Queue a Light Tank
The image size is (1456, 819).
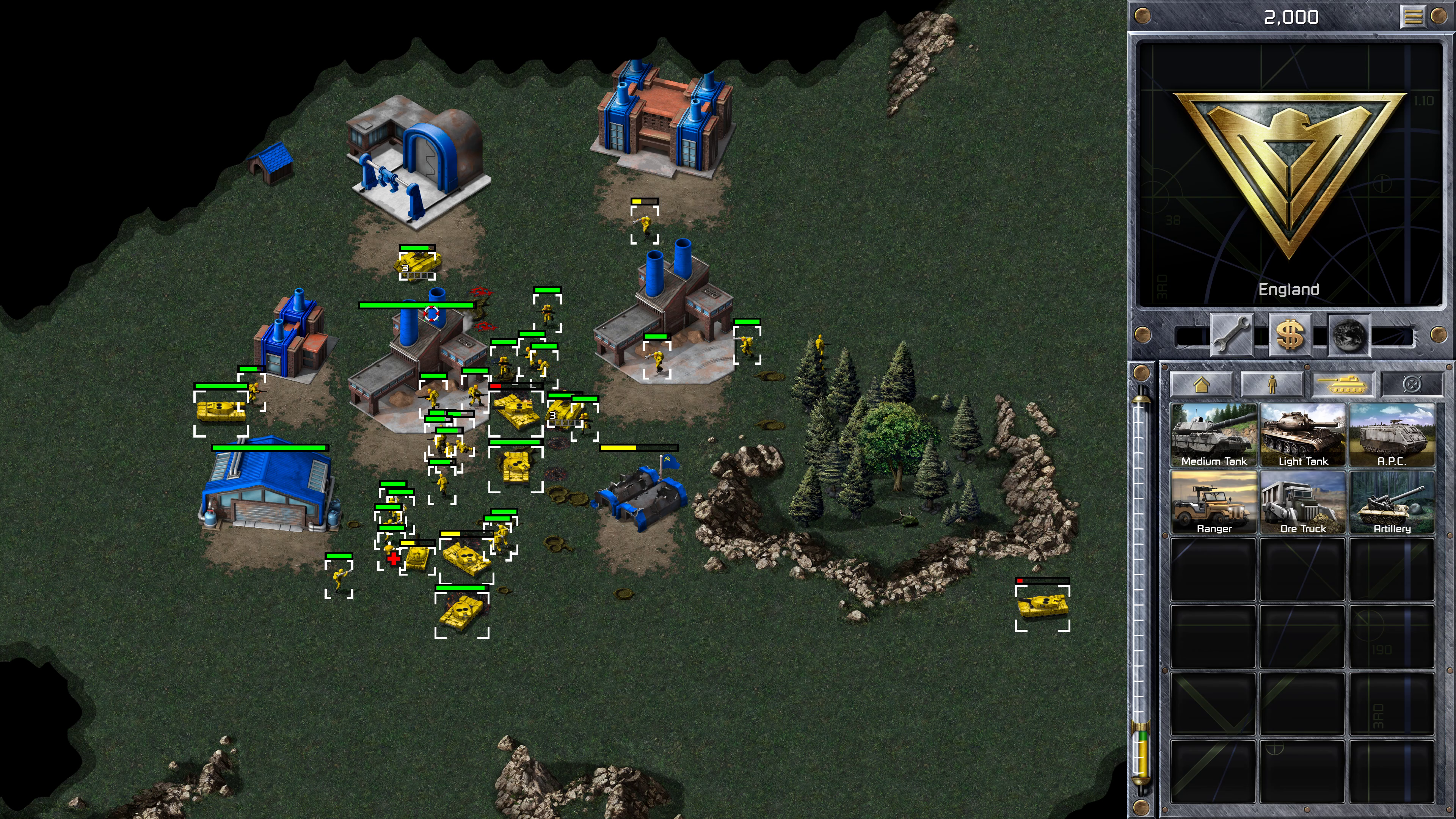click(x=1303, y=435)
